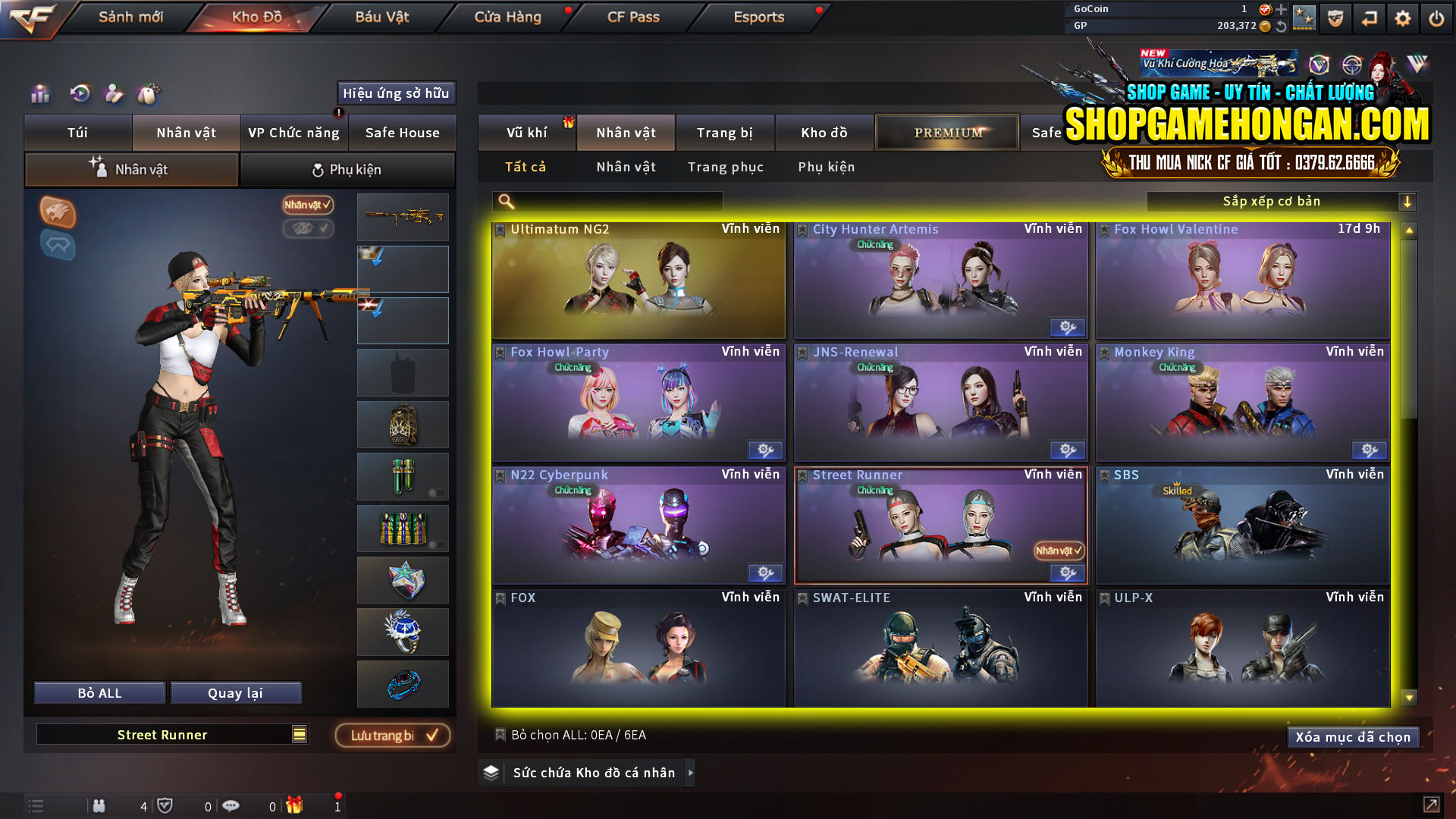Click the search input field above the item grid
Screen dimensions: 1456x819
click(x=607, y=201)
